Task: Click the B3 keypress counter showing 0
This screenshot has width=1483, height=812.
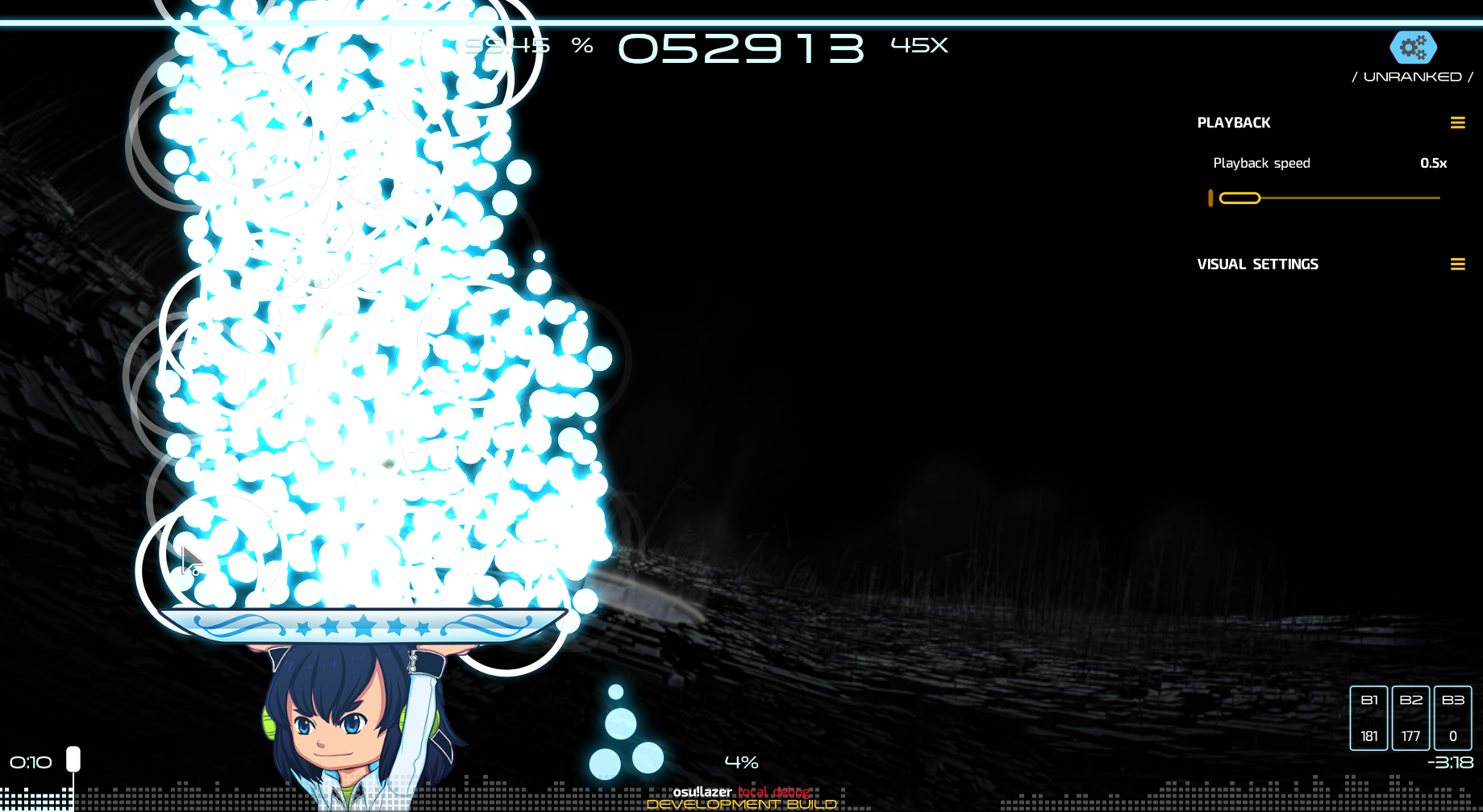Action: pos(1454,717)
